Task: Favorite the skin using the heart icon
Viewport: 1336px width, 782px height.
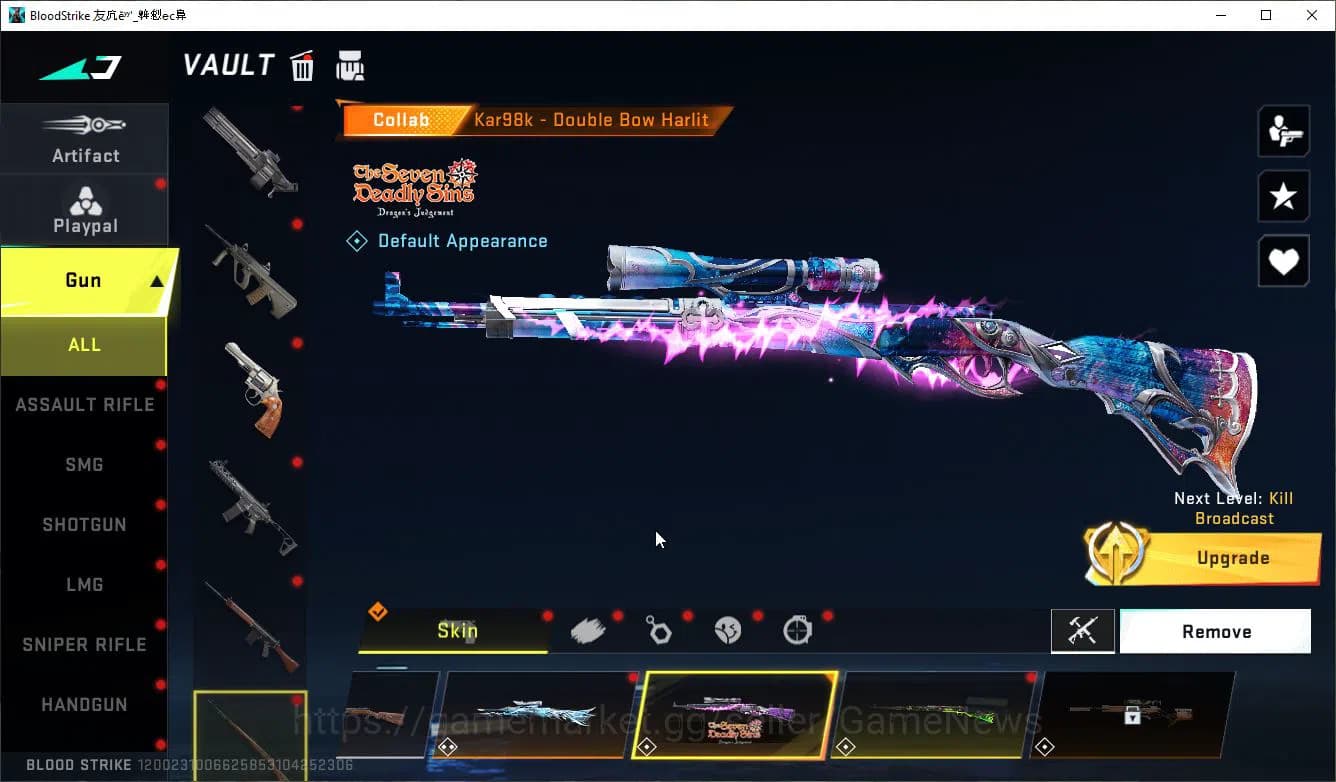Action: [1283, 261]
